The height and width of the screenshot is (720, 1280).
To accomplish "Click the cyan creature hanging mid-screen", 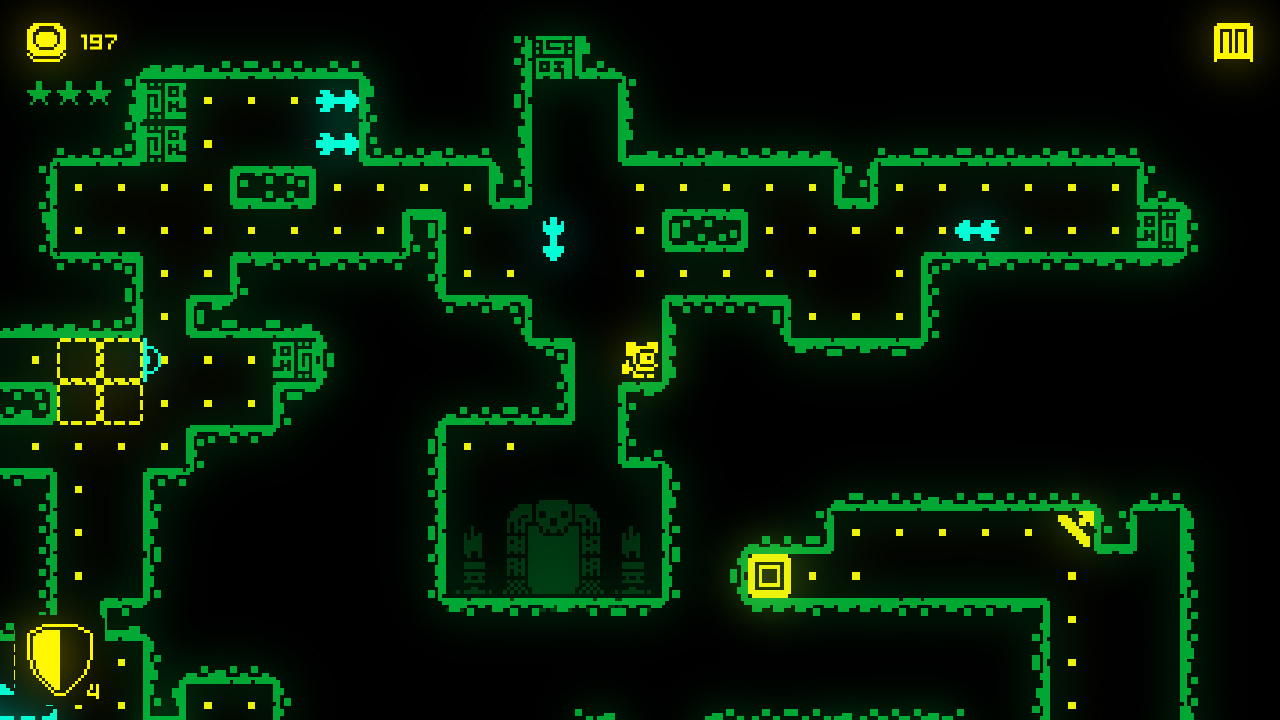I will click(554, 240).
